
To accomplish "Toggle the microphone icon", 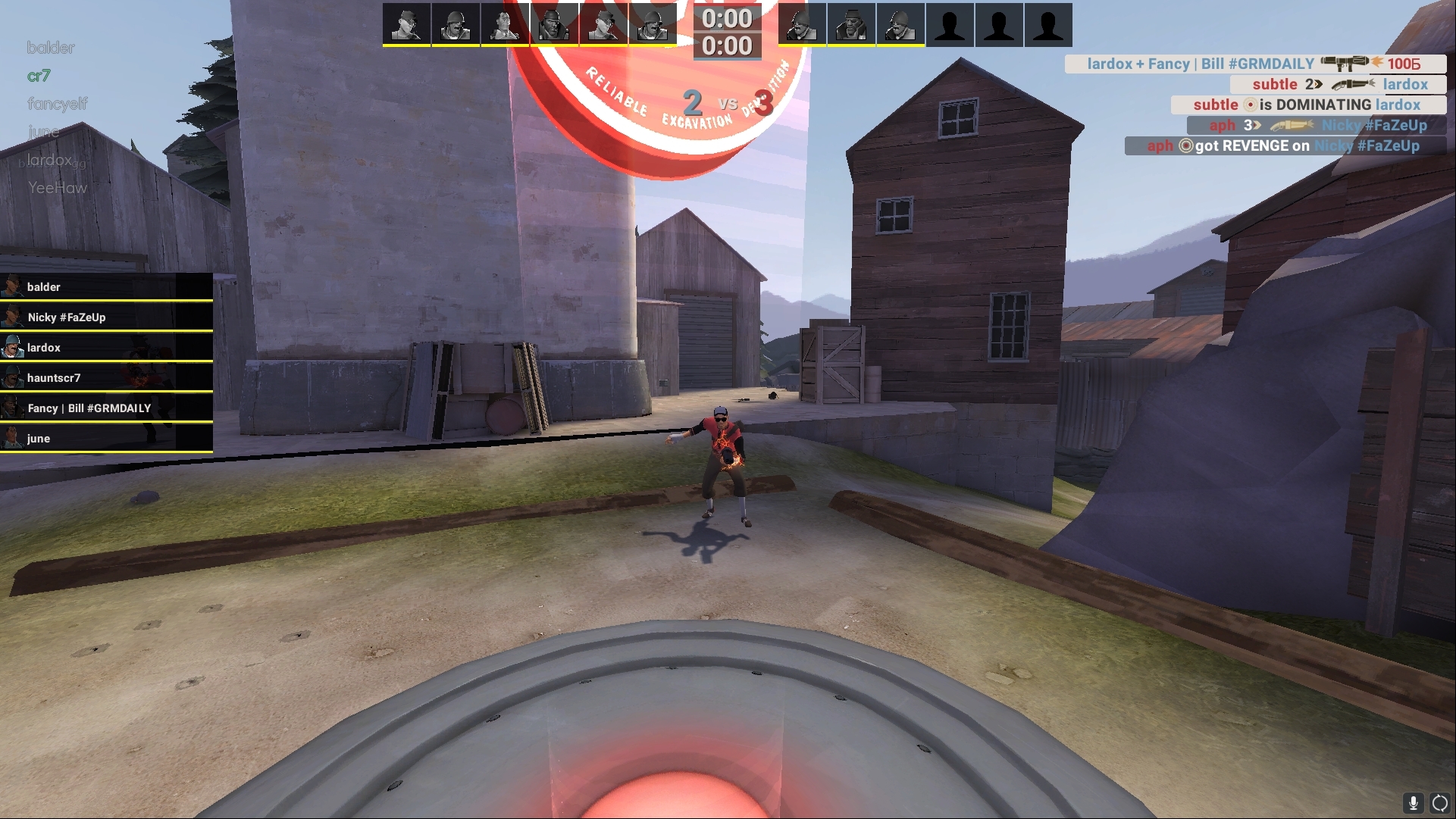I will 1414,802.
